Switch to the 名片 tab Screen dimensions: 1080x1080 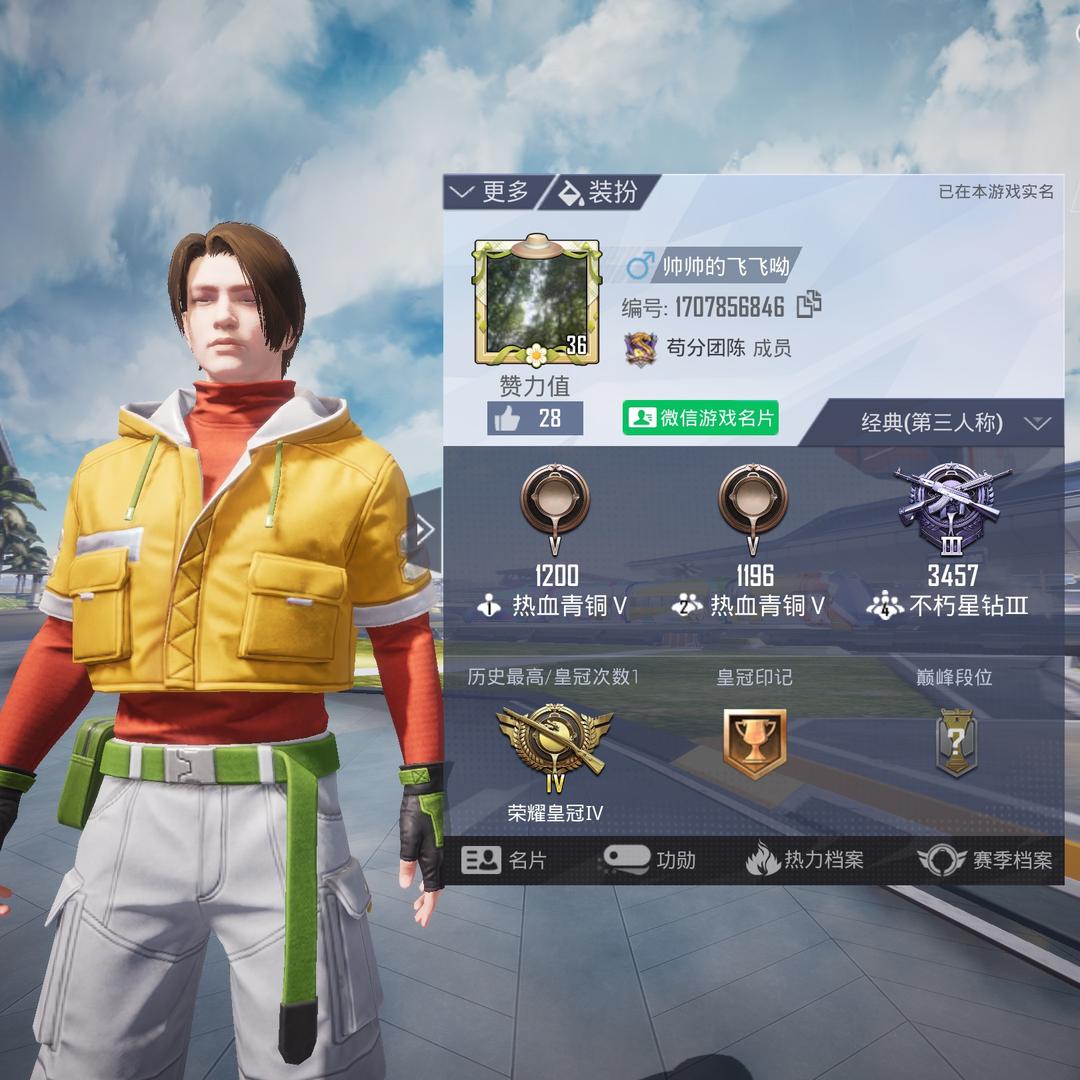[505, 860]
